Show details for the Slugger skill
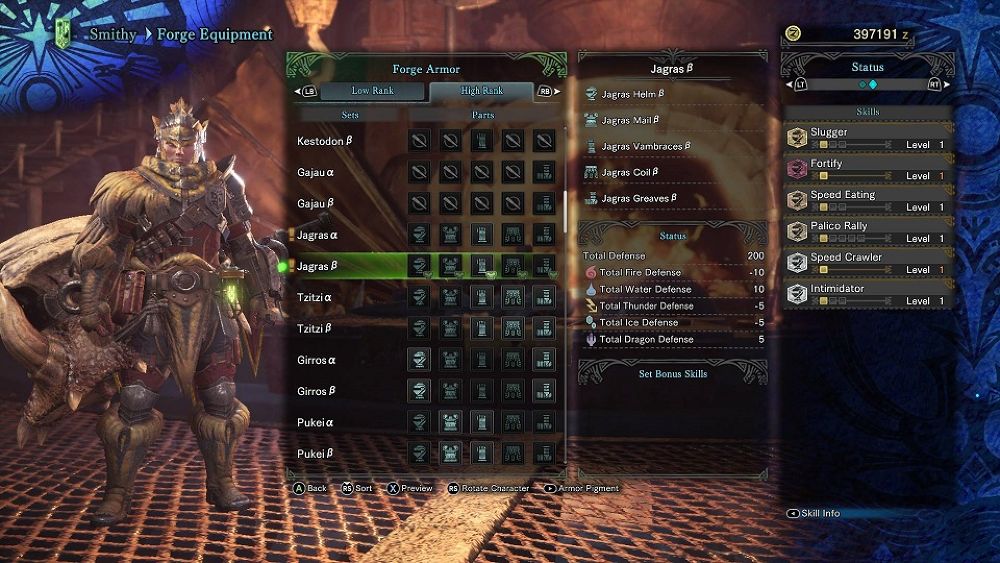Image resolution: width=1000 pixels, height=563 pixels. [867, 138]
